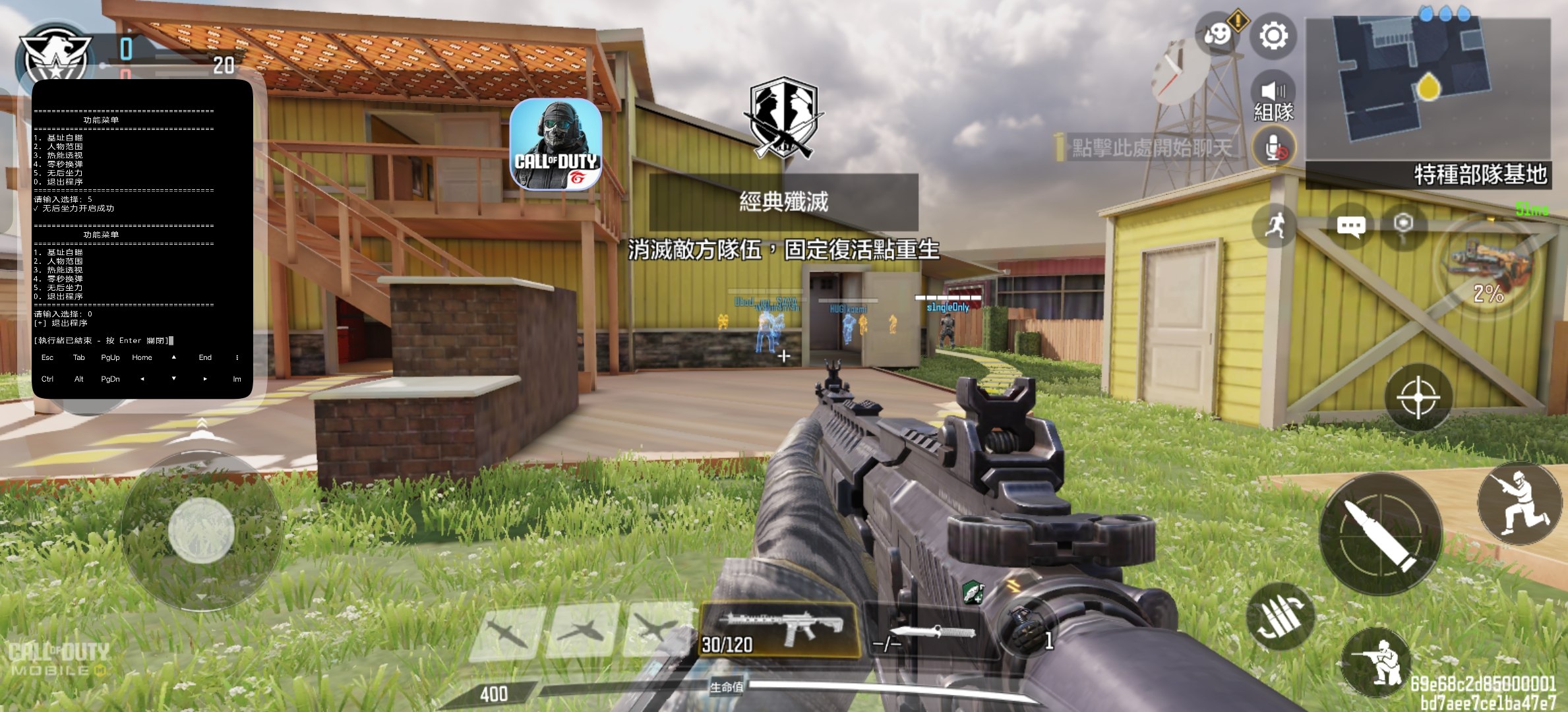The image size is (1568, 712).
Task: Tap the movement joystick thumb pad
Action: pyautogui.click(x=201, y=531)
